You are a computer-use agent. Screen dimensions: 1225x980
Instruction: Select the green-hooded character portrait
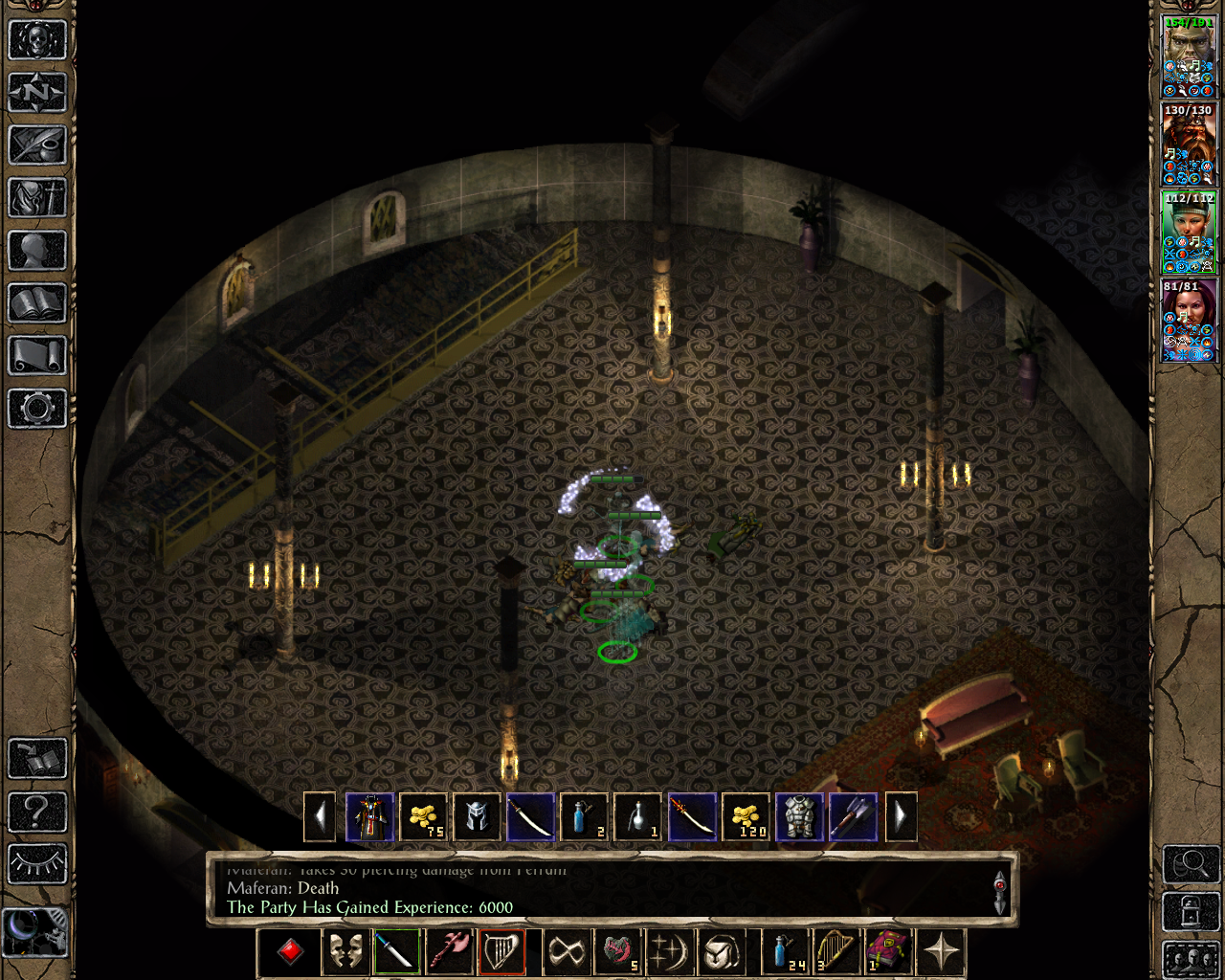tap(1189, 232)
